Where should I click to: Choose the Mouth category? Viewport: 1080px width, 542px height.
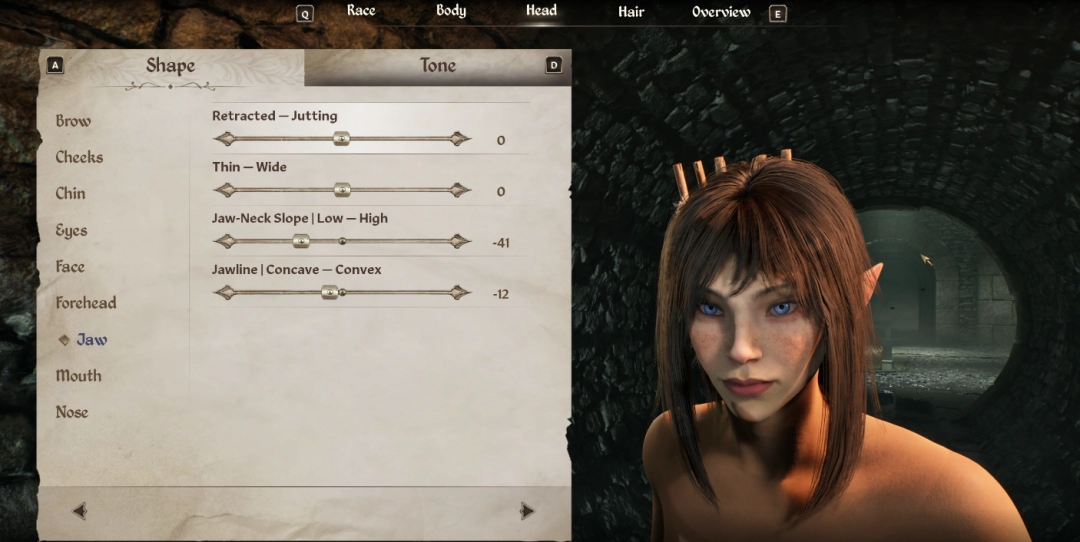coord(78,376)
